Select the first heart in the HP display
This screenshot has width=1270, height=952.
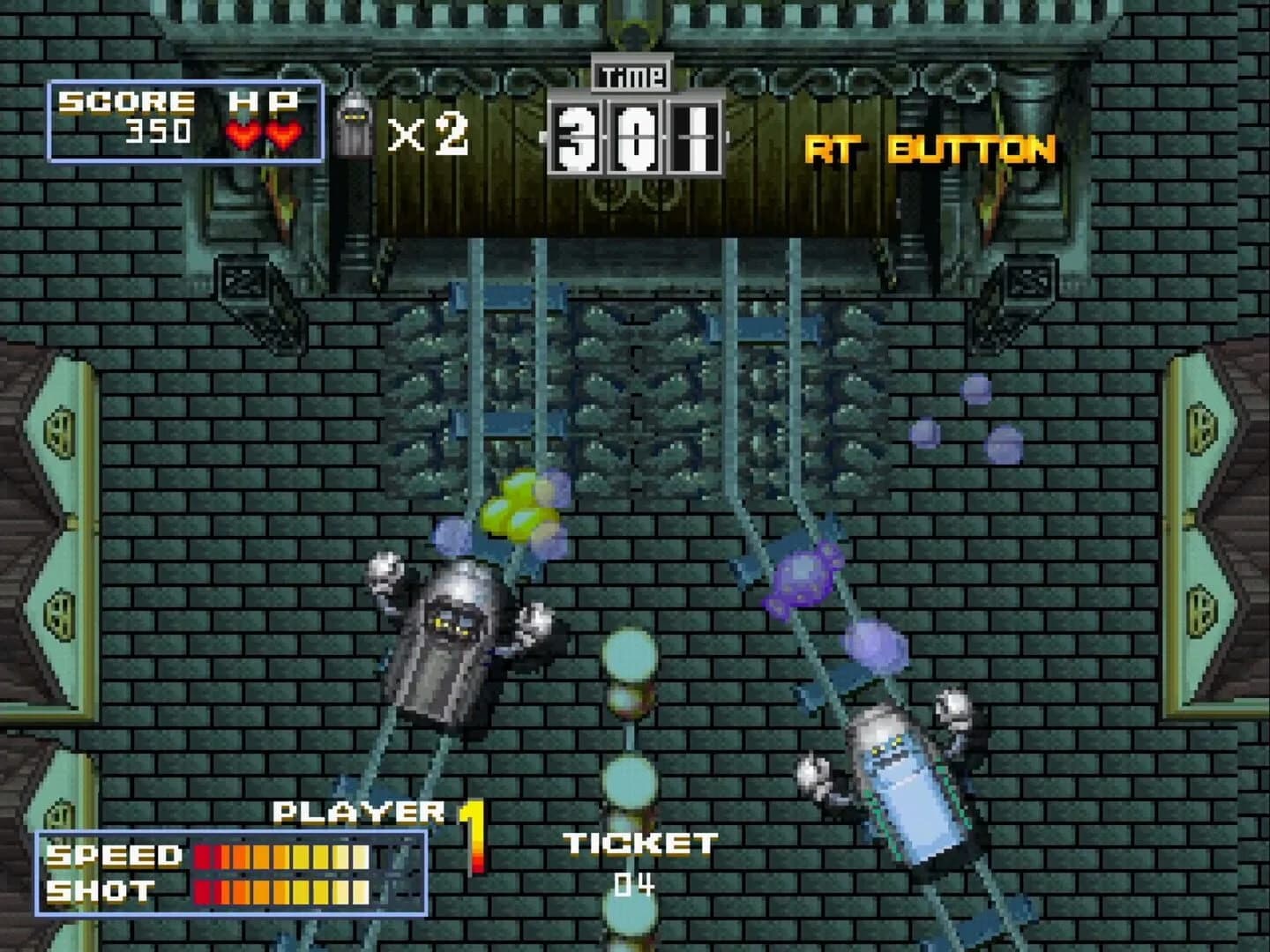240,138
